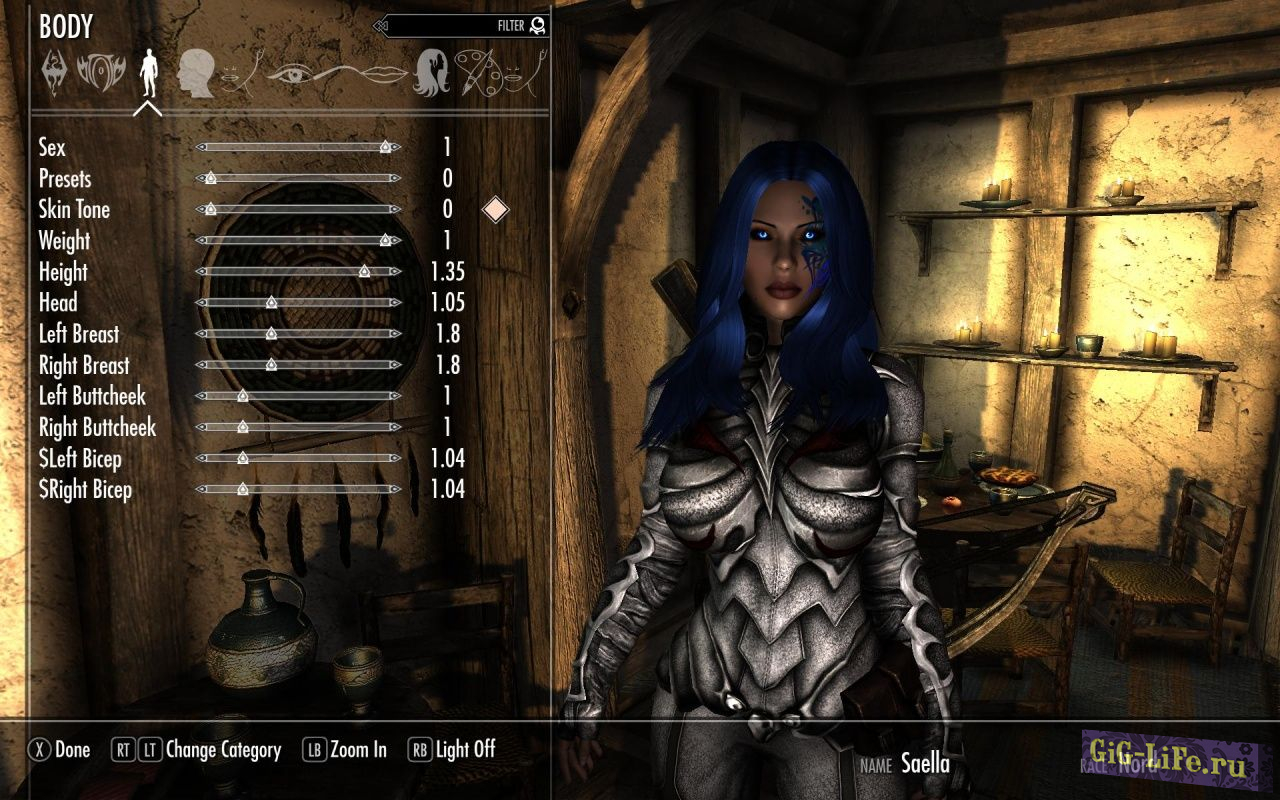Open the eye category tab
The width and height of the screenshot is (1280, 800).
(292, 74)
